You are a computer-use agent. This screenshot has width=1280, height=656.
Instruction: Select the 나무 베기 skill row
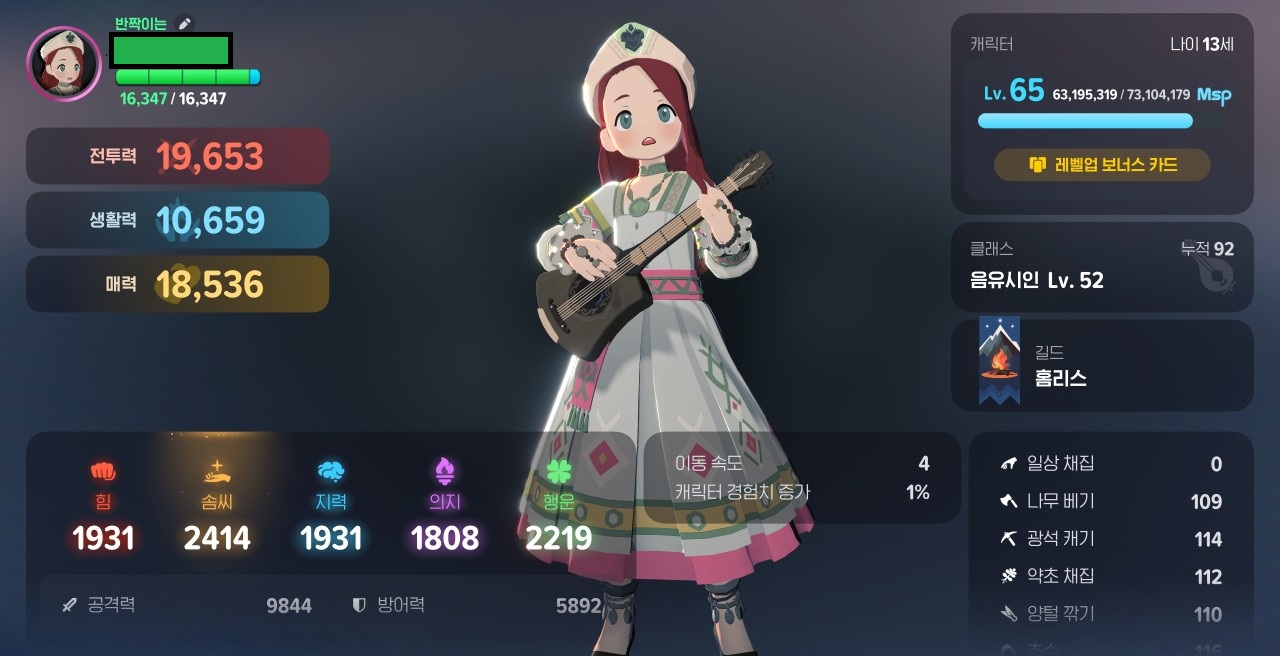tap(1110, 501)
